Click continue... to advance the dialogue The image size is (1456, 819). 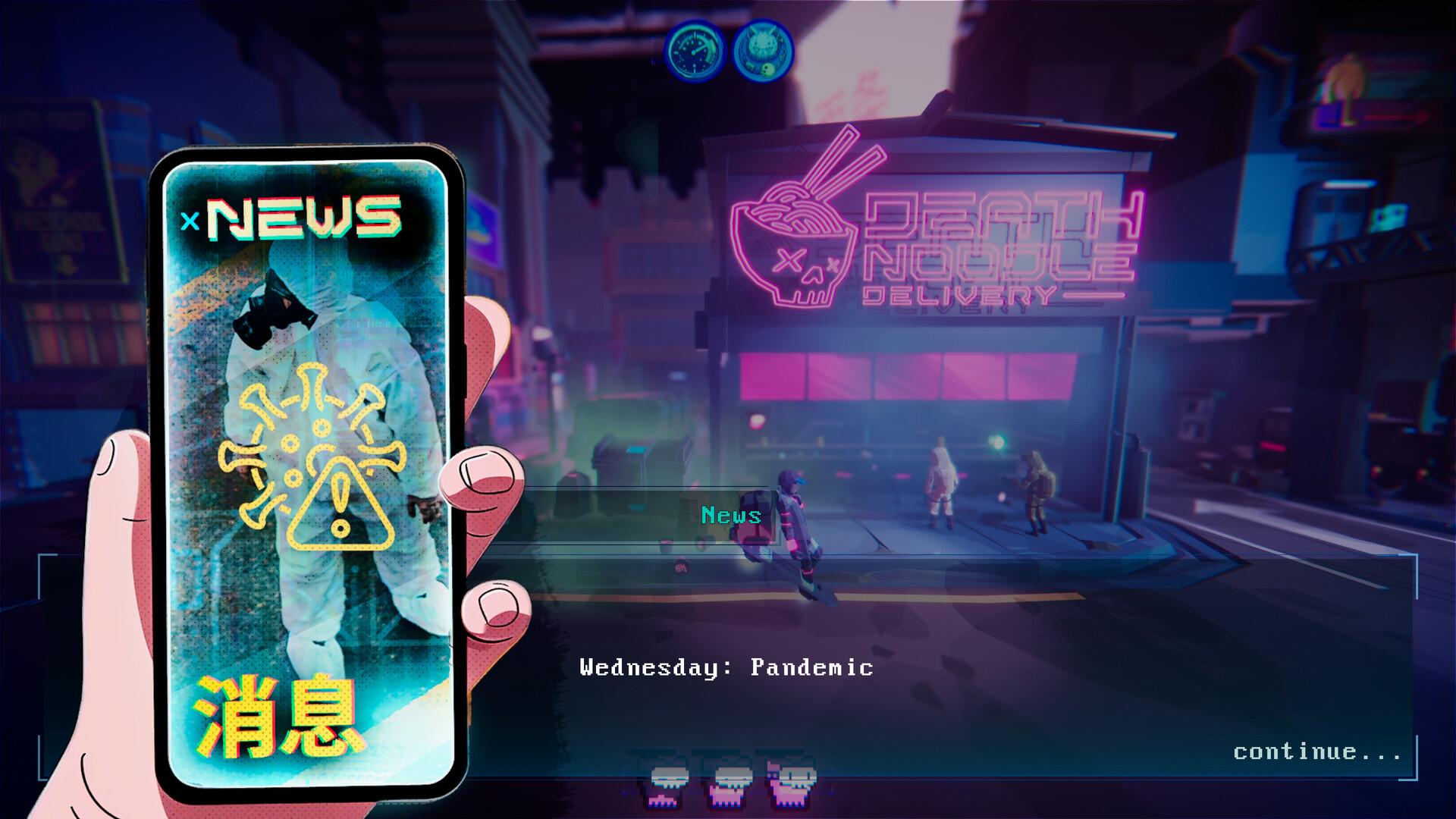pyautogui.click(x=1319, y=751)
